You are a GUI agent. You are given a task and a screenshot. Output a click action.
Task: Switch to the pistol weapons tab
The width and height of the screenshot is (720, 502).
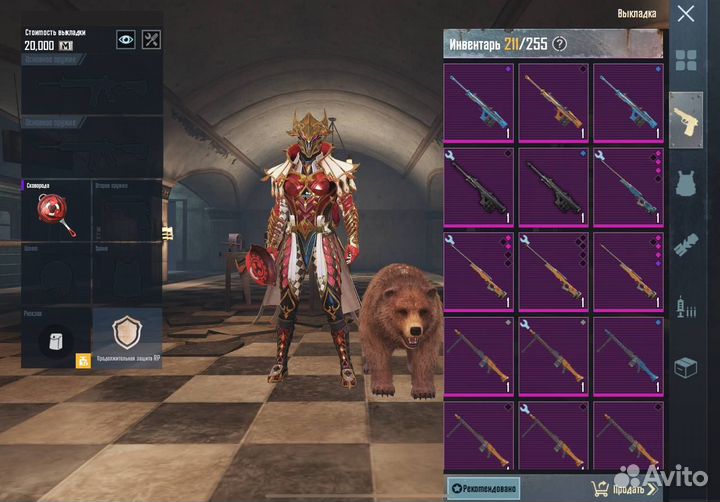coord(686,120)
